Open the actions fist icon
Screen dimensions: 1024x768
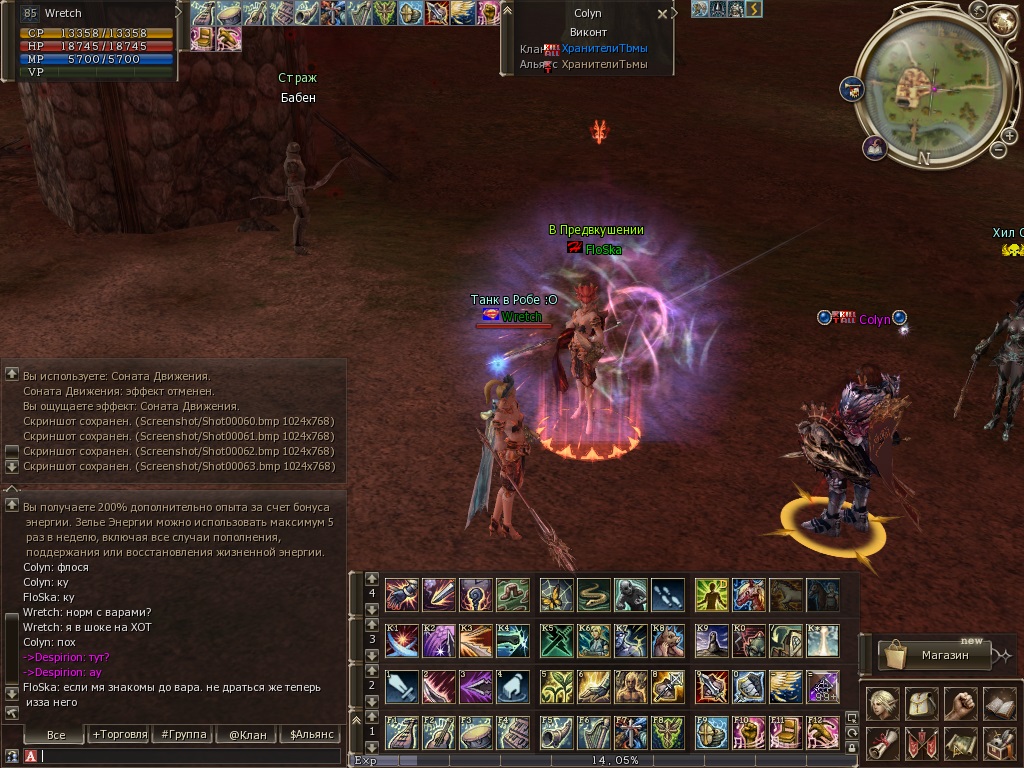[x=960, y=703]
